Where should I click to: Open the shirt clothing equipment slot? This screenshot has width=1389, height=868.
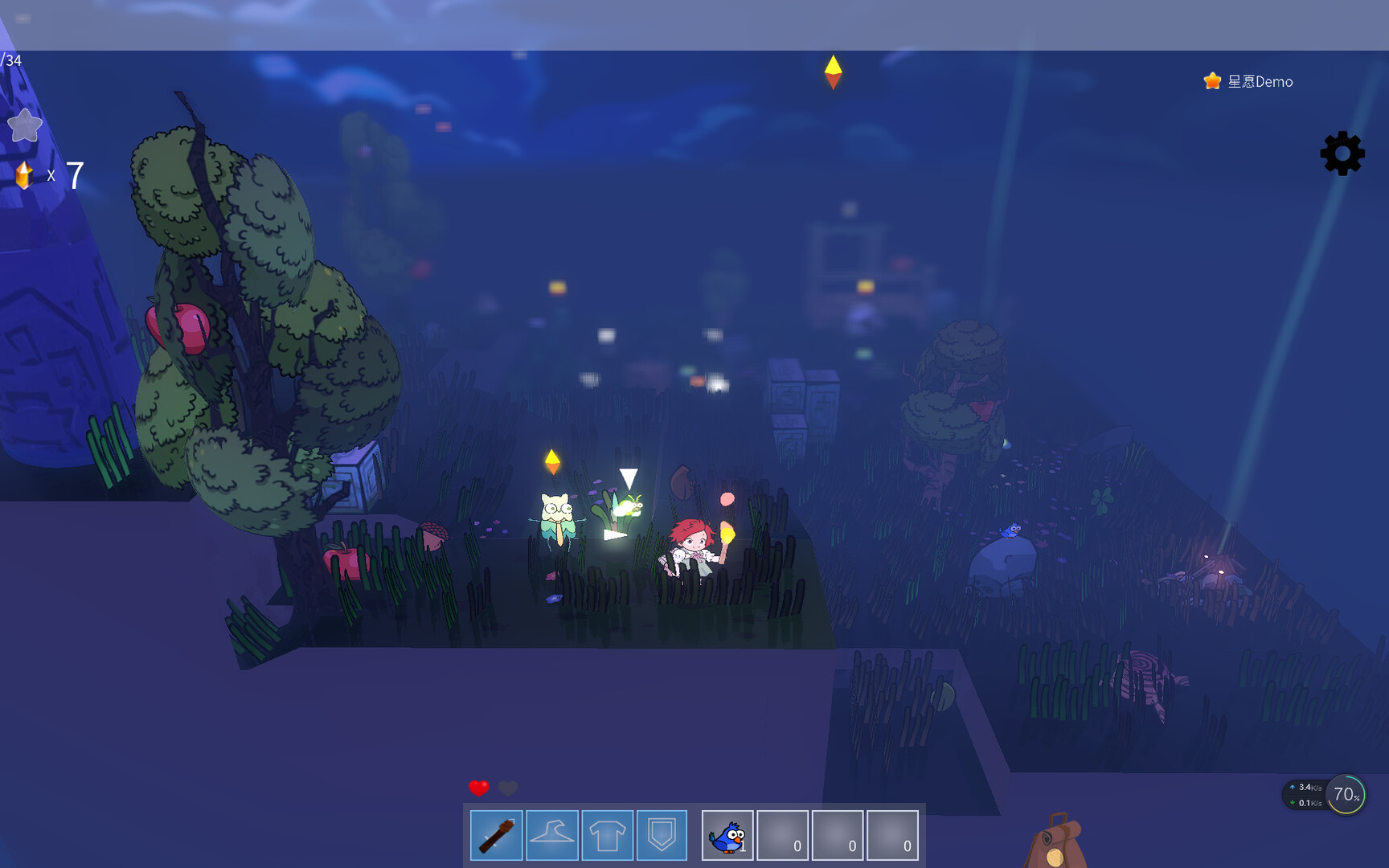[607, 835]
